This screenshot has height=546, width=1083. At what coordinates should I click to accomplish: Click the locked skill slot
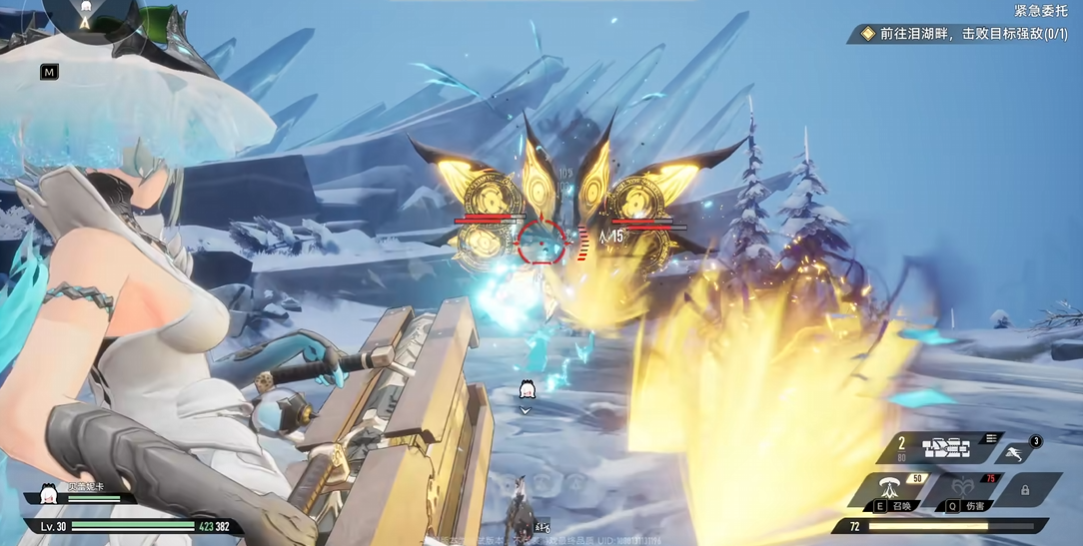tap(1025, 490)
